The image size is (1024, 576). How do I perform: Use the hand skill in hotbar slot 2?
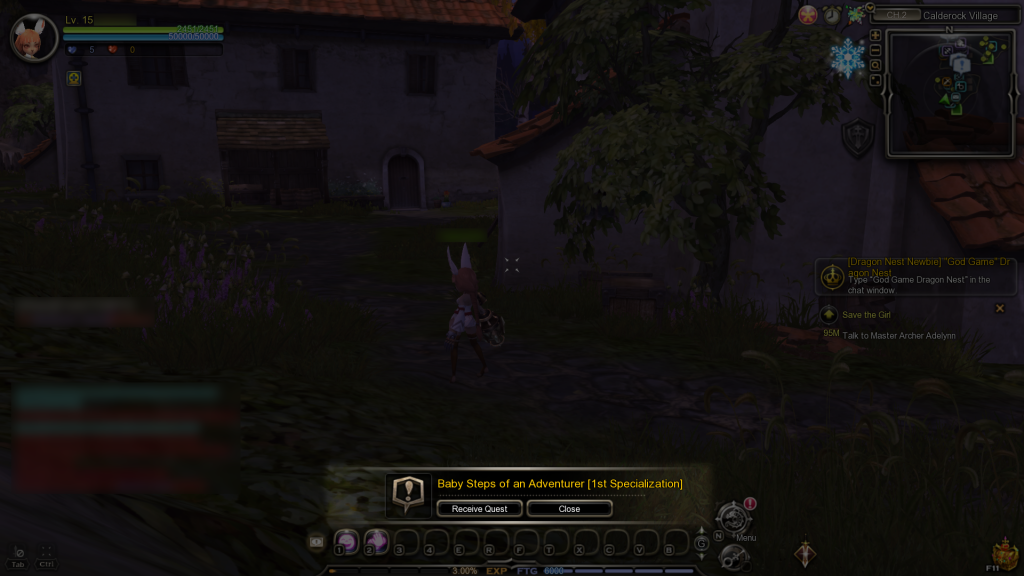click(376, 542)
